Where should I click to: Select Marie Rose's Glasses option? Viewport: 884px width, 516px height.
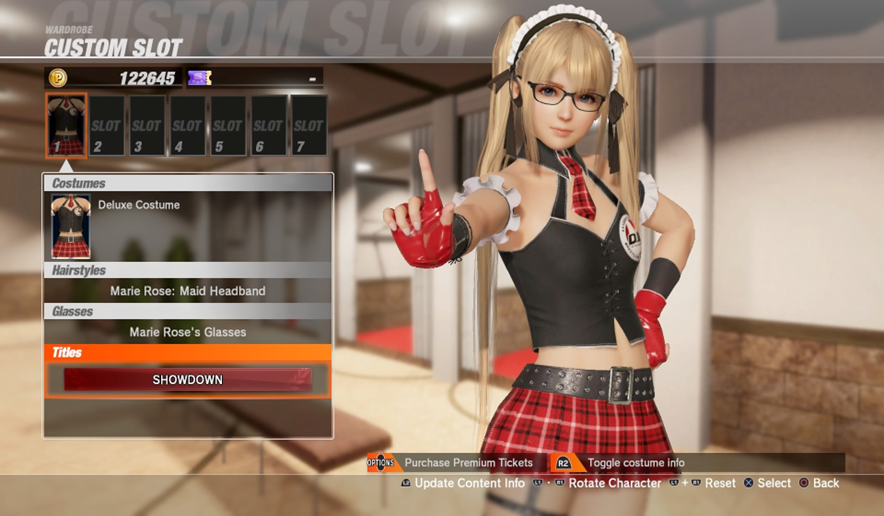coord(187,332)
